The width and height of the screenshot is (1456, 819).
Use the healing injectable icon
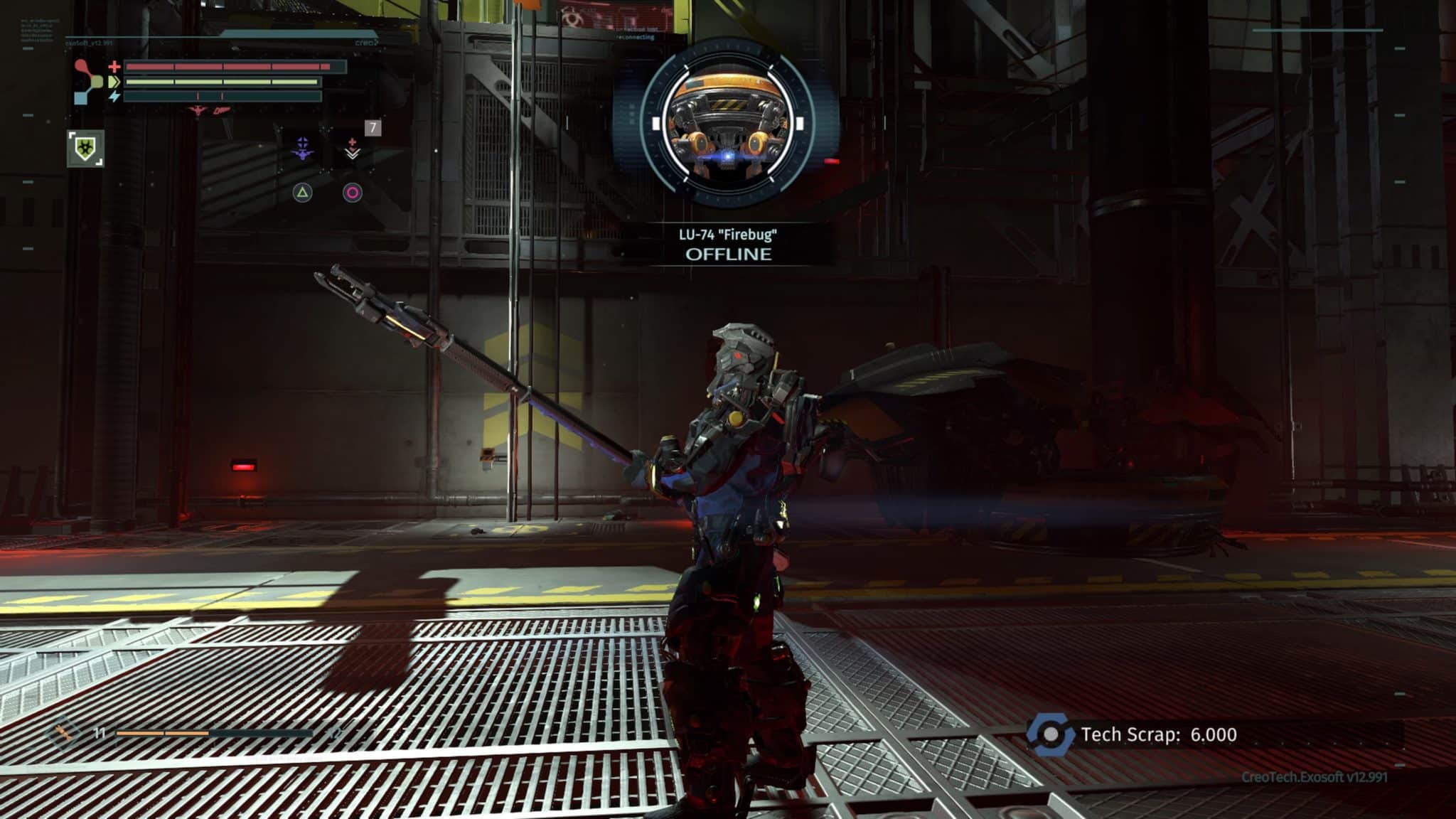[353, 149]
